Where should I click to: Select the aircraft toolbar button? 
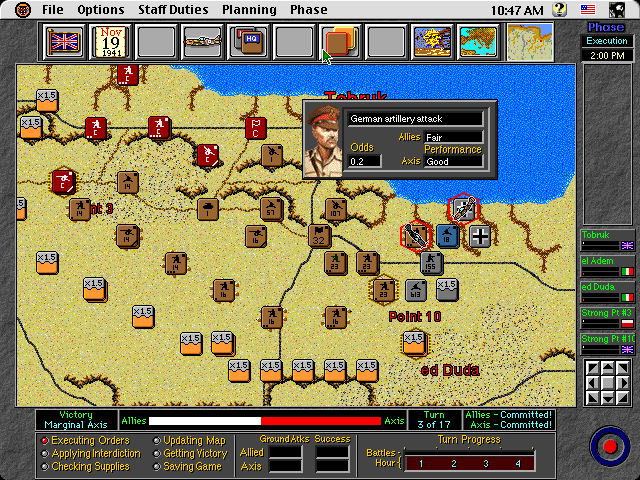point(202,42)
